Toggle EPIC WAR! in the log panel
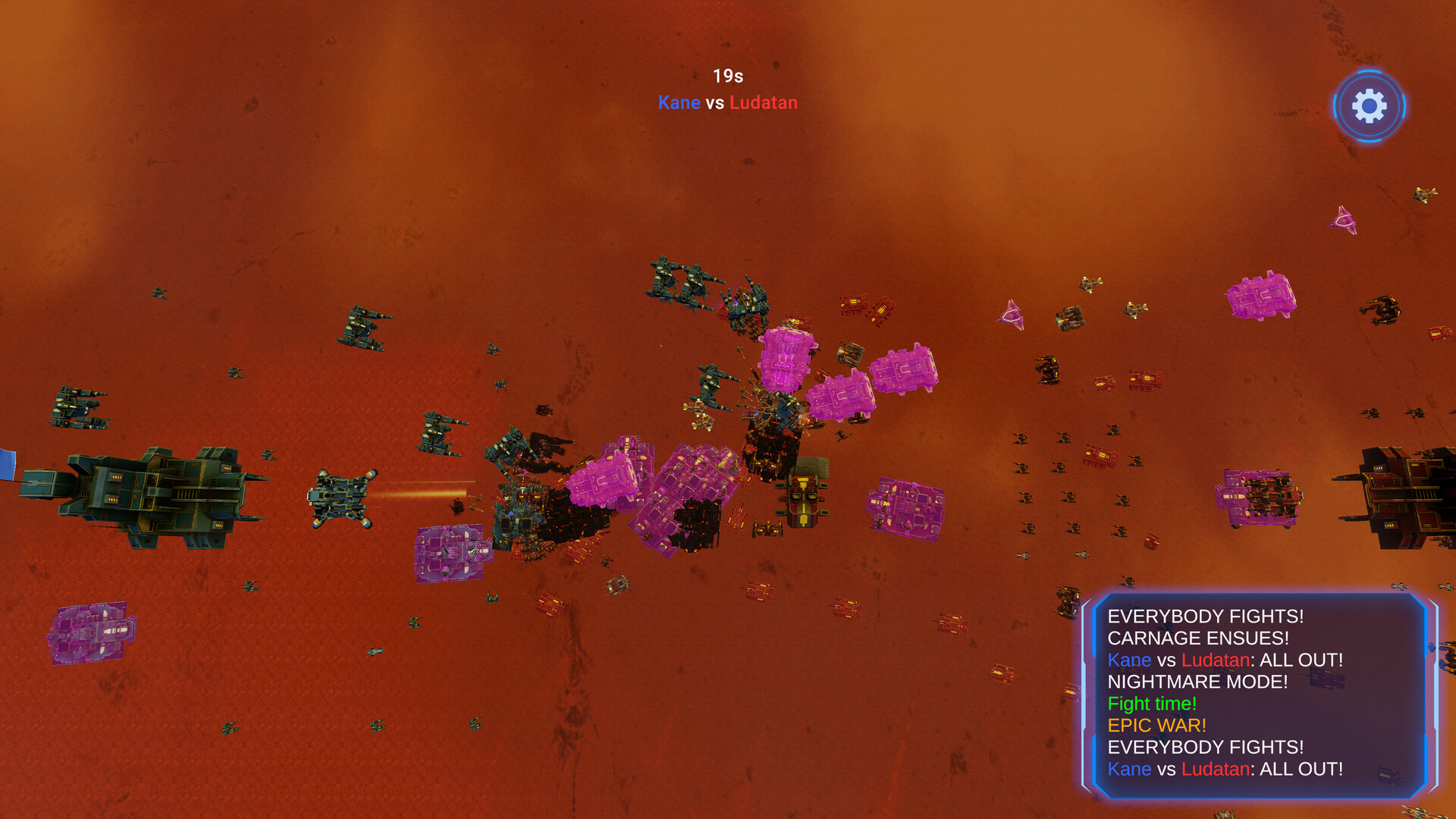Viewport: 1456px width, 819px height. [x=1156, y=725]
